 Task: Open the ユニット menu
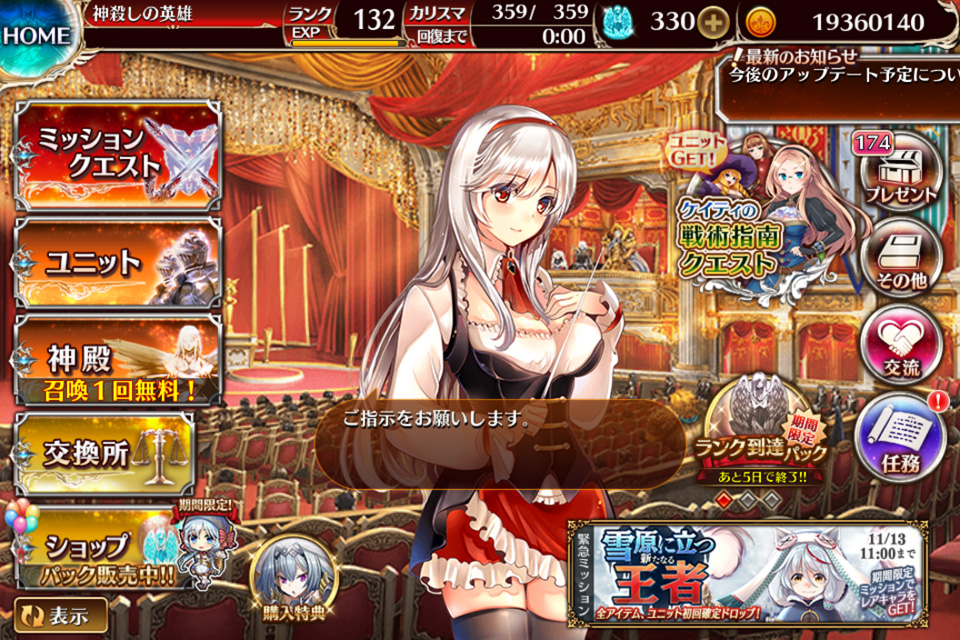(x=118, y=262)
